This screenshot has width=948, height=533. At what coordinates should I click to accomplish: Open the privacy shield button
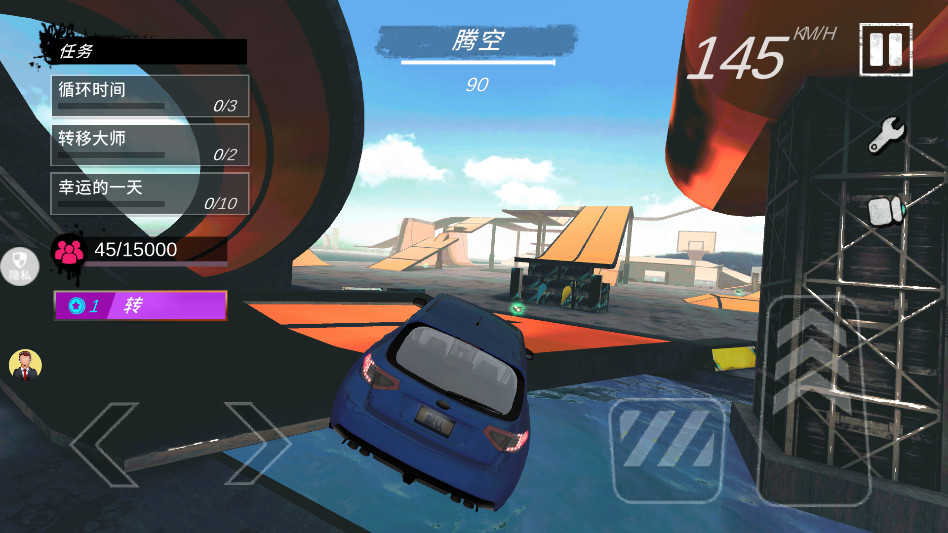tap(19, 266)
